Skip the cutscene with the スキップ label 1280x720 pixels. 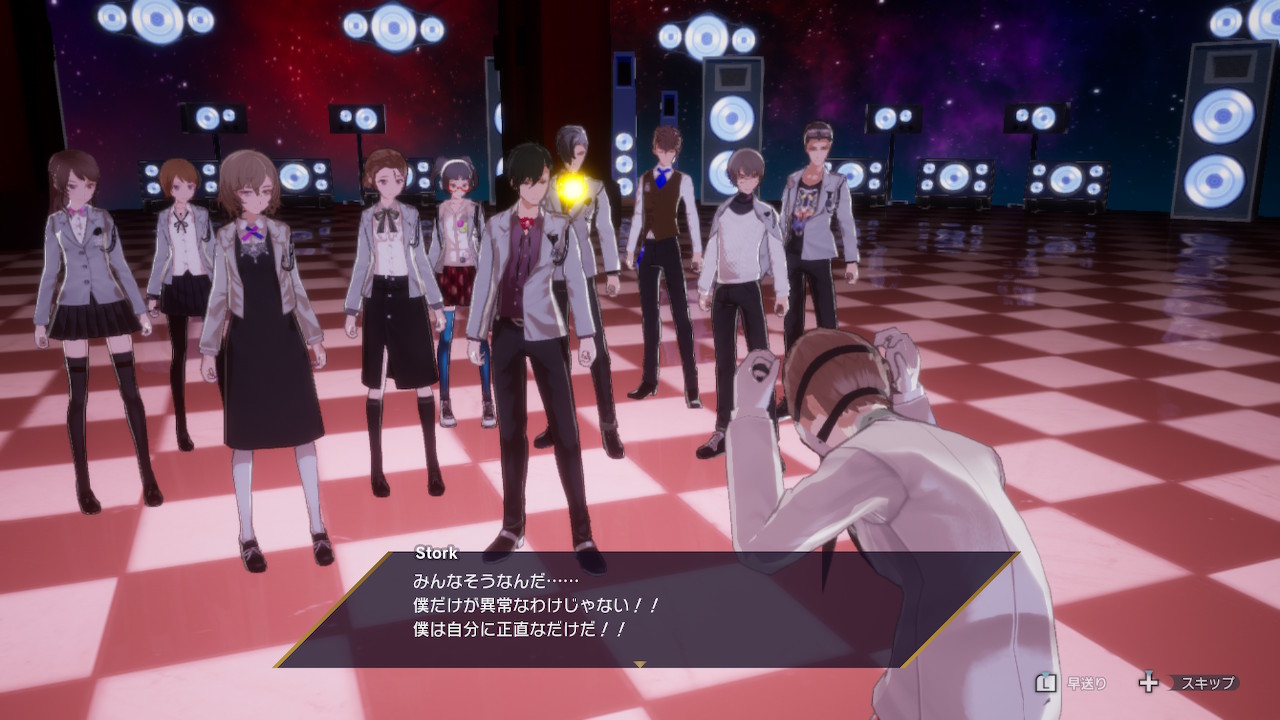[x=1207, y=684]
